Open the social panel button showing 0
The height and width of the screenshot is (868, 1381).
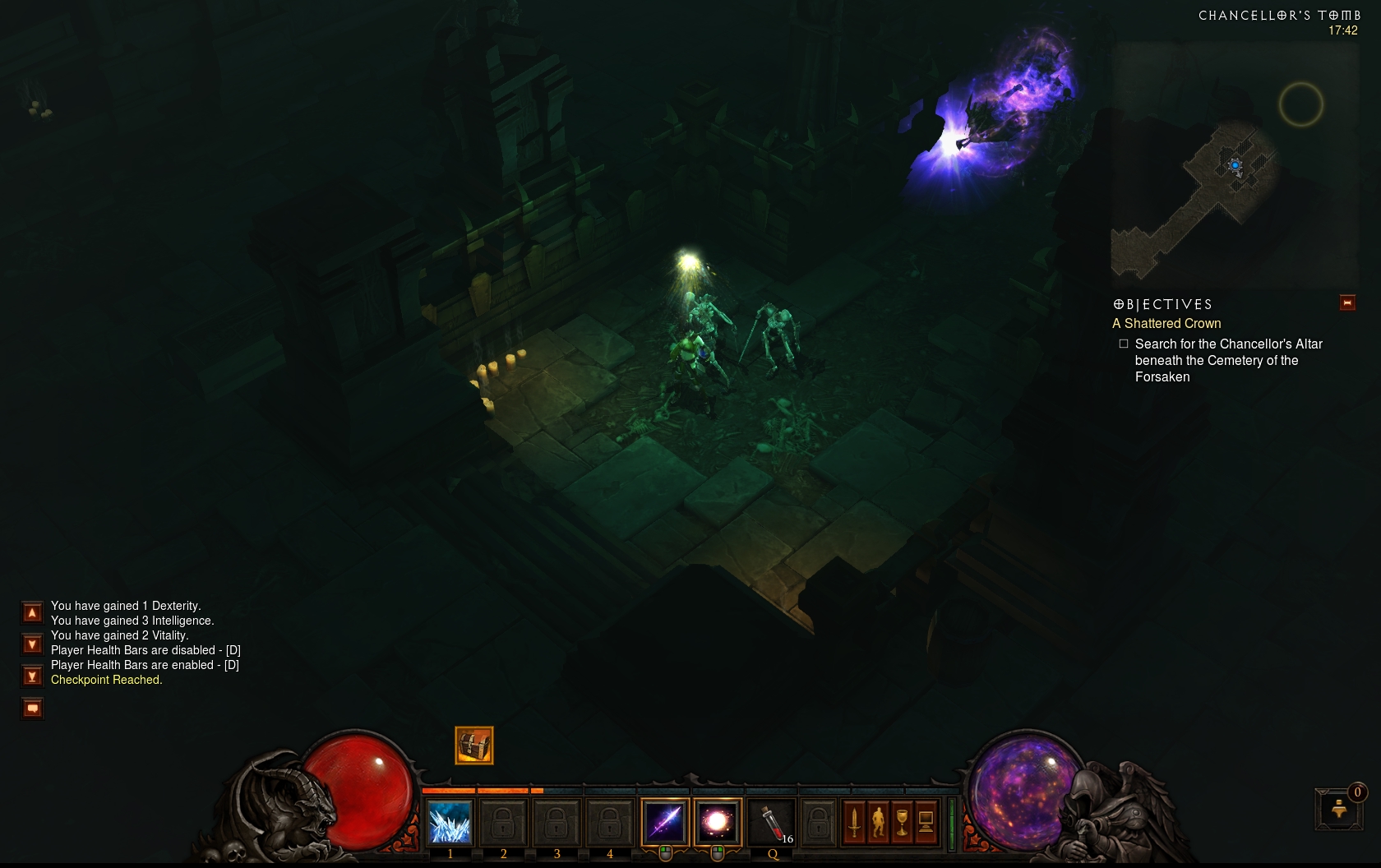tap(1339, 809)
